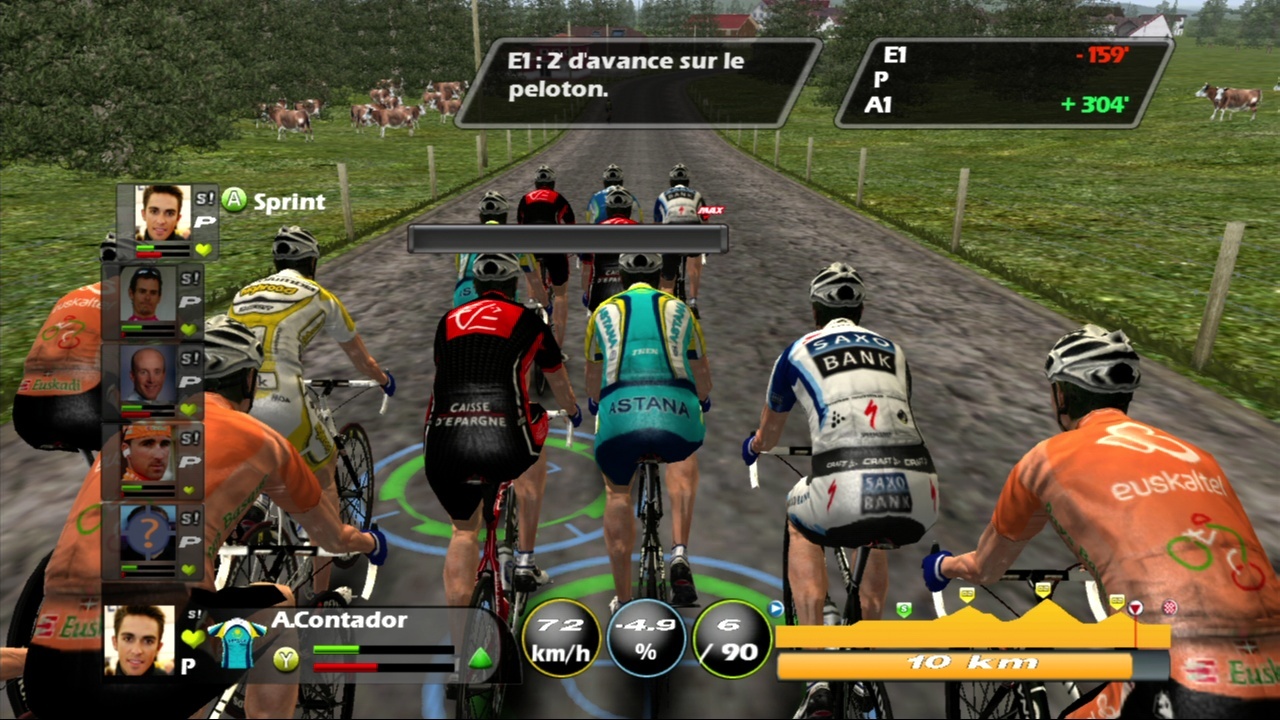
Task: Click the red marker on the stage profile
Action: tap(1135, 607)
